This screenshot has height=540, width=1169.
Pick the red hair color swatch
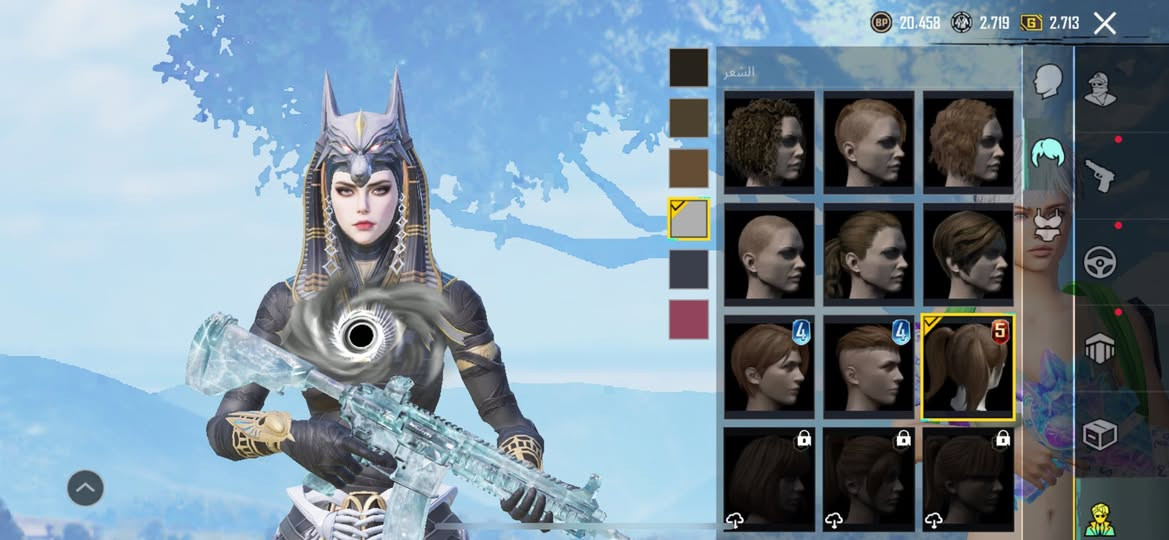coord(688,320)
